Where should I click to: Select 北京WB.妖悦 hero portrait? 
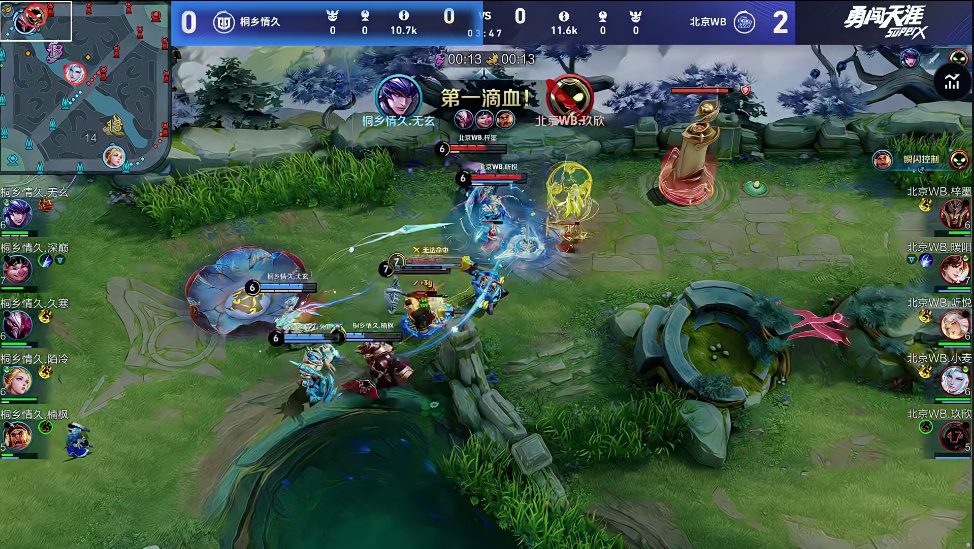[x=955, y=325]
